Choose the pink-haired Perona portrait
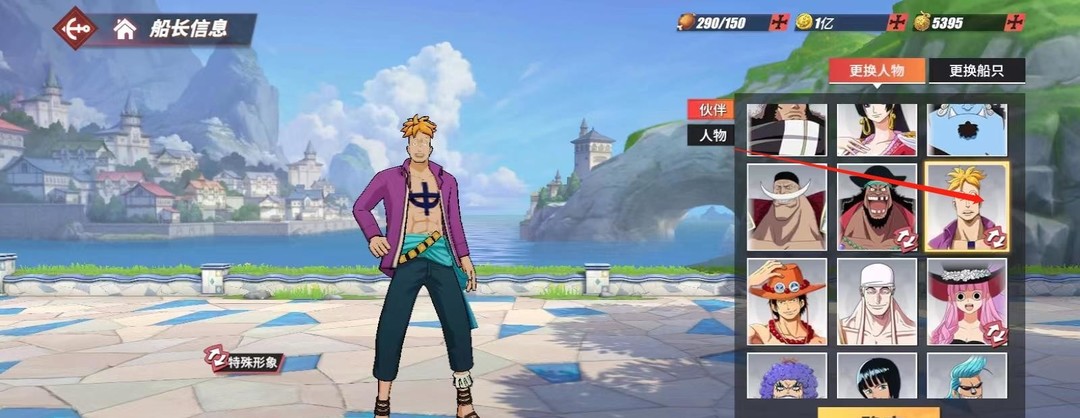The image size is (1080, 418). click(967, 301)
